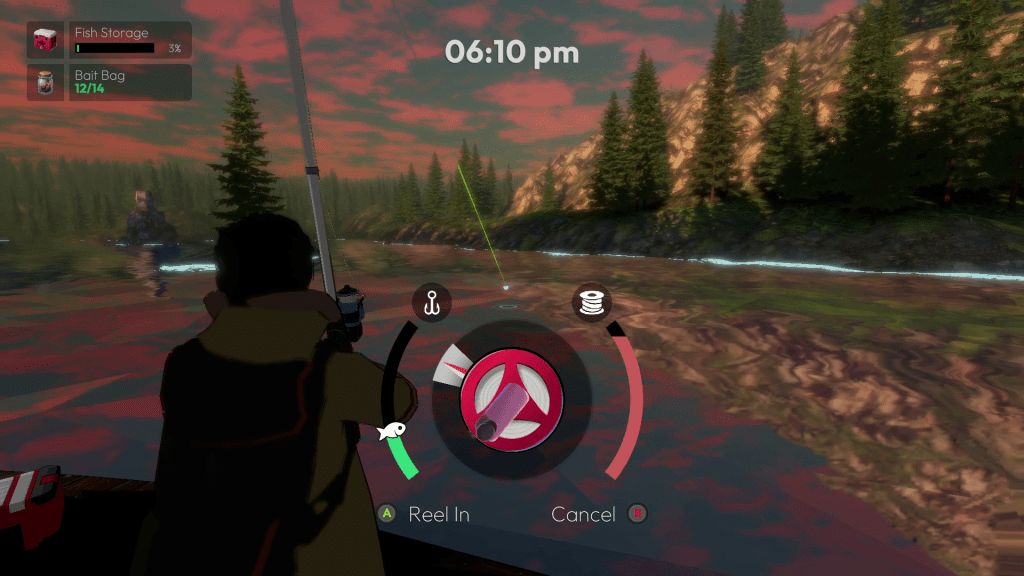
Task: Click the fish hook icon
Action: click(432, 302)
